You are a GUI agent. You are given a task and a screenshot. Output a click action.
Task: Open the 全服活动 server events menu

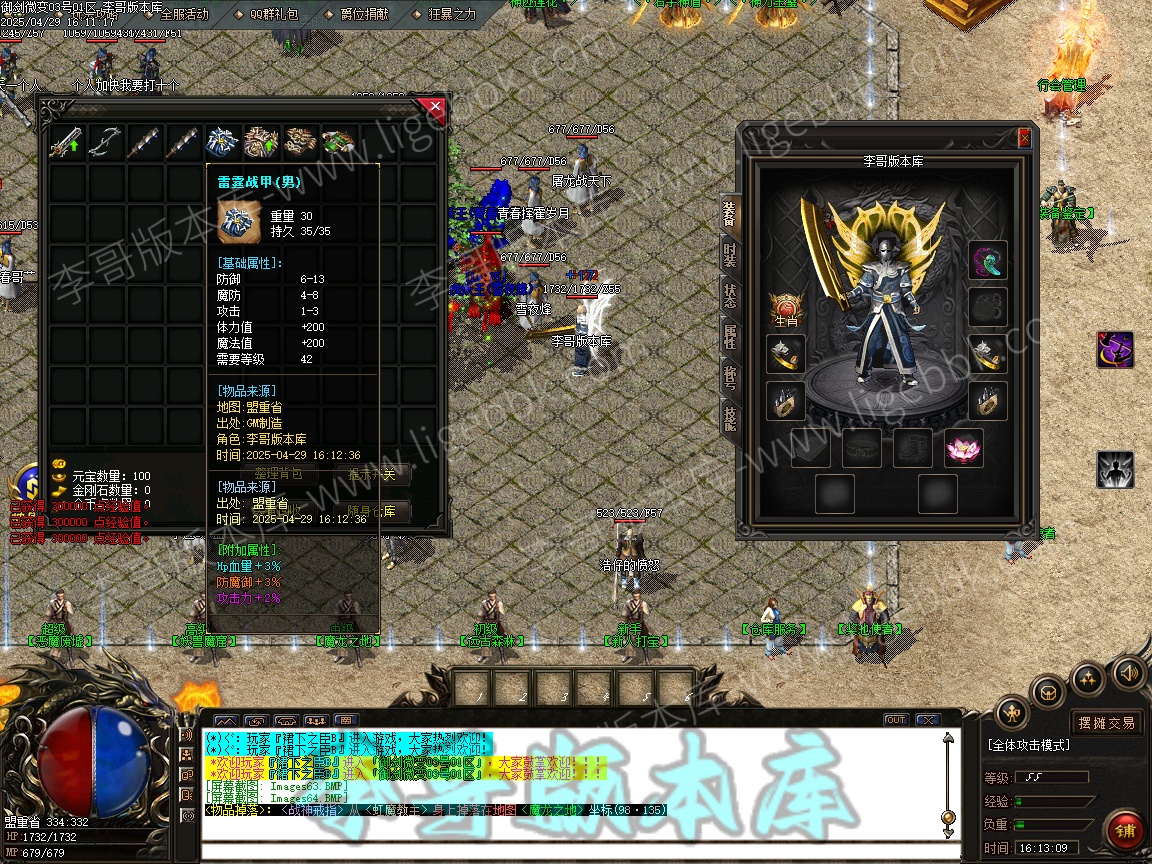coord(183,14)
